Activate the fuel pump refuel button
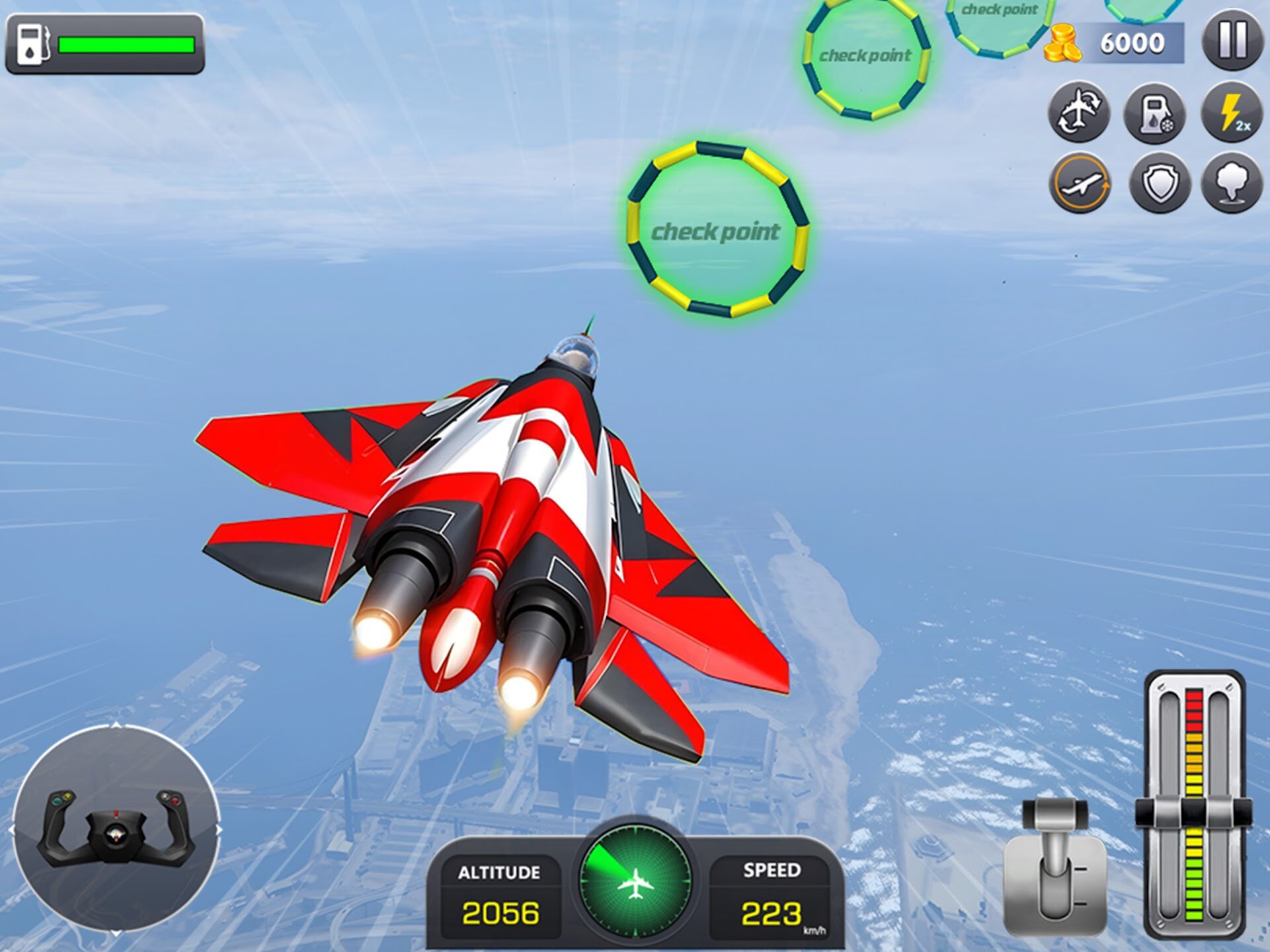This screenshot has width=1270, height=952. pos(1155,112)
